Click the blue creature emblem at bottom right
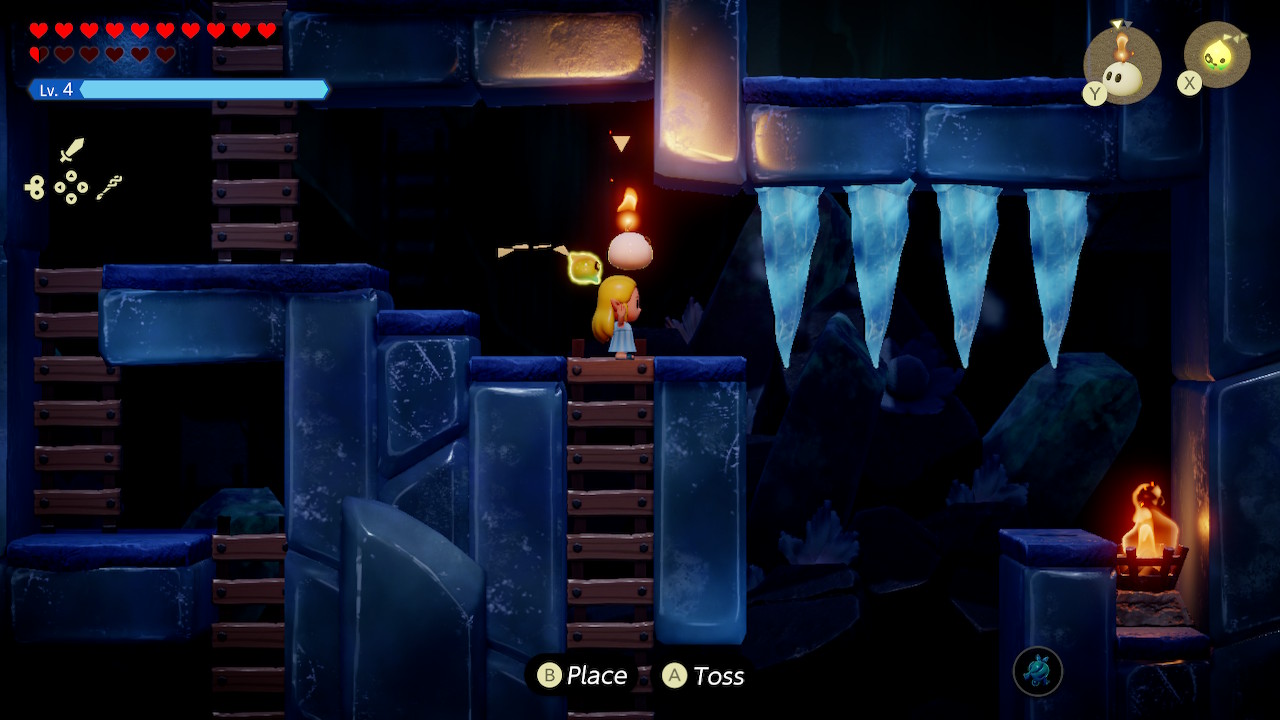The width and height of the screenshot is (1280, 720). coord(1038,672)
